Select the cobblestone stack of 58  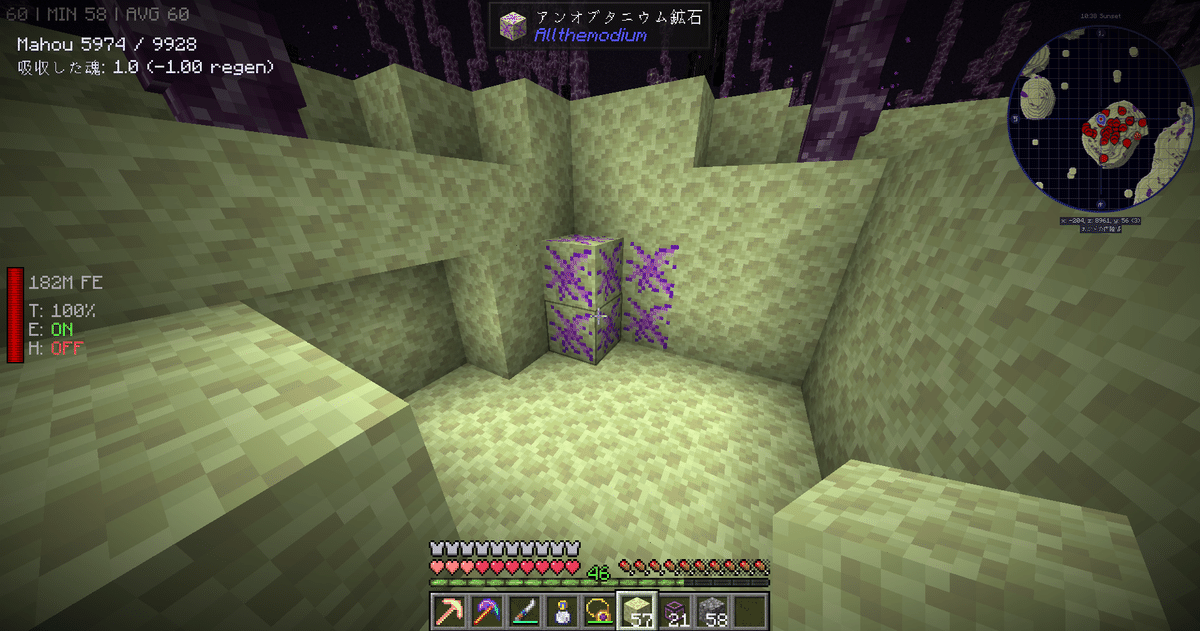[x=713, y=611]
